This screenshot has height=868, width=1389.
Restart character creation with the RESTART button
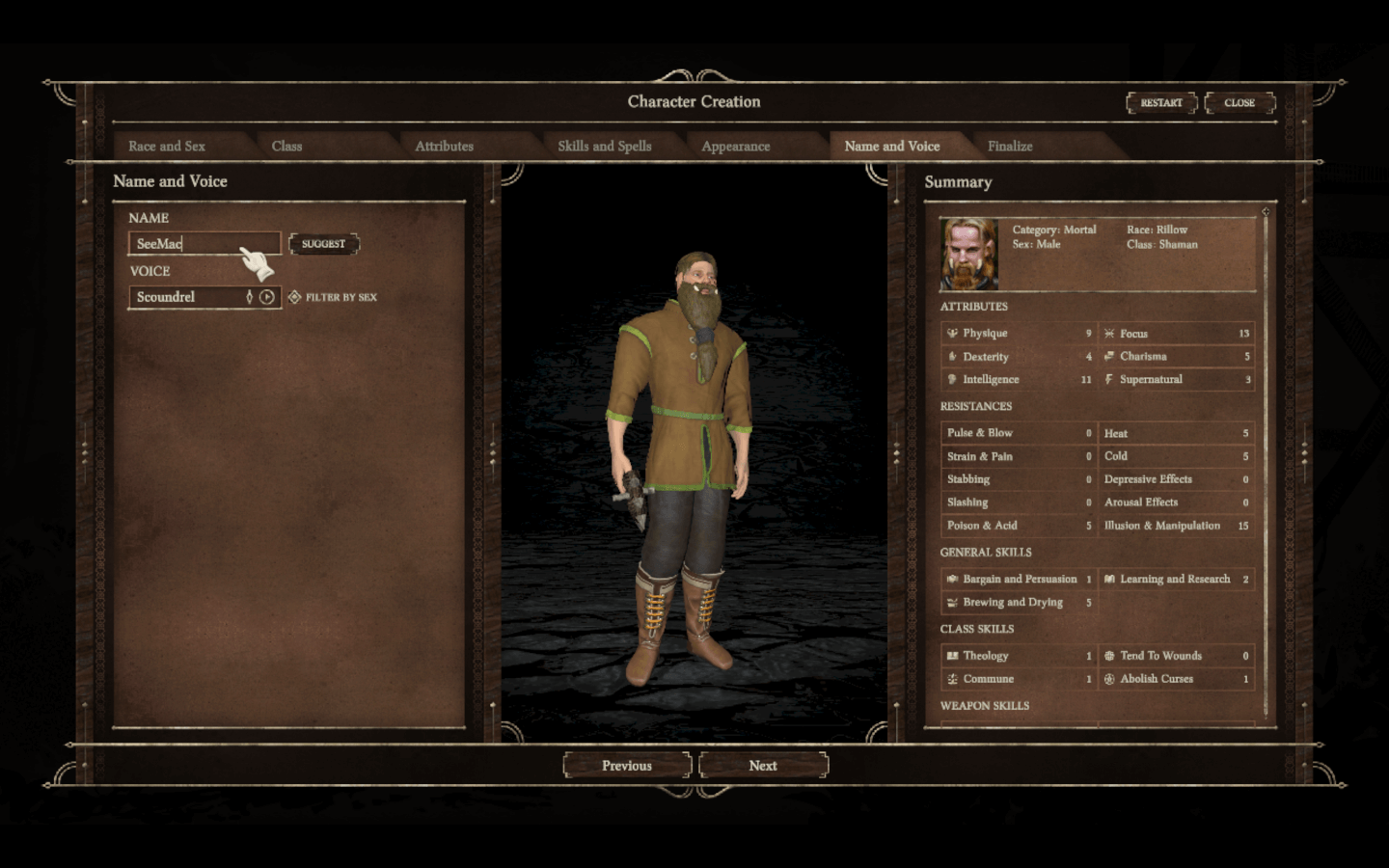point(1161,103)
